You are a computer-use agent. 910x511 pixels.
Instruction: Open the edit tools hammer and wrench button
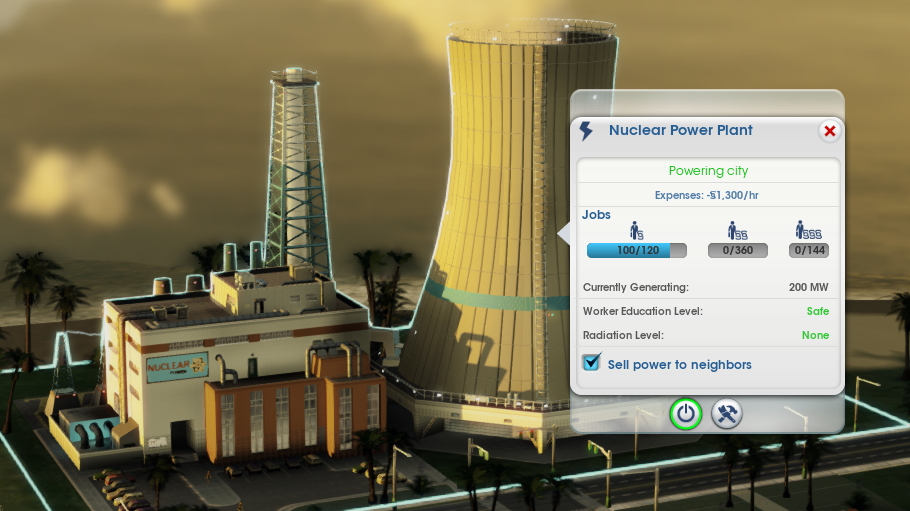[727, 414]
